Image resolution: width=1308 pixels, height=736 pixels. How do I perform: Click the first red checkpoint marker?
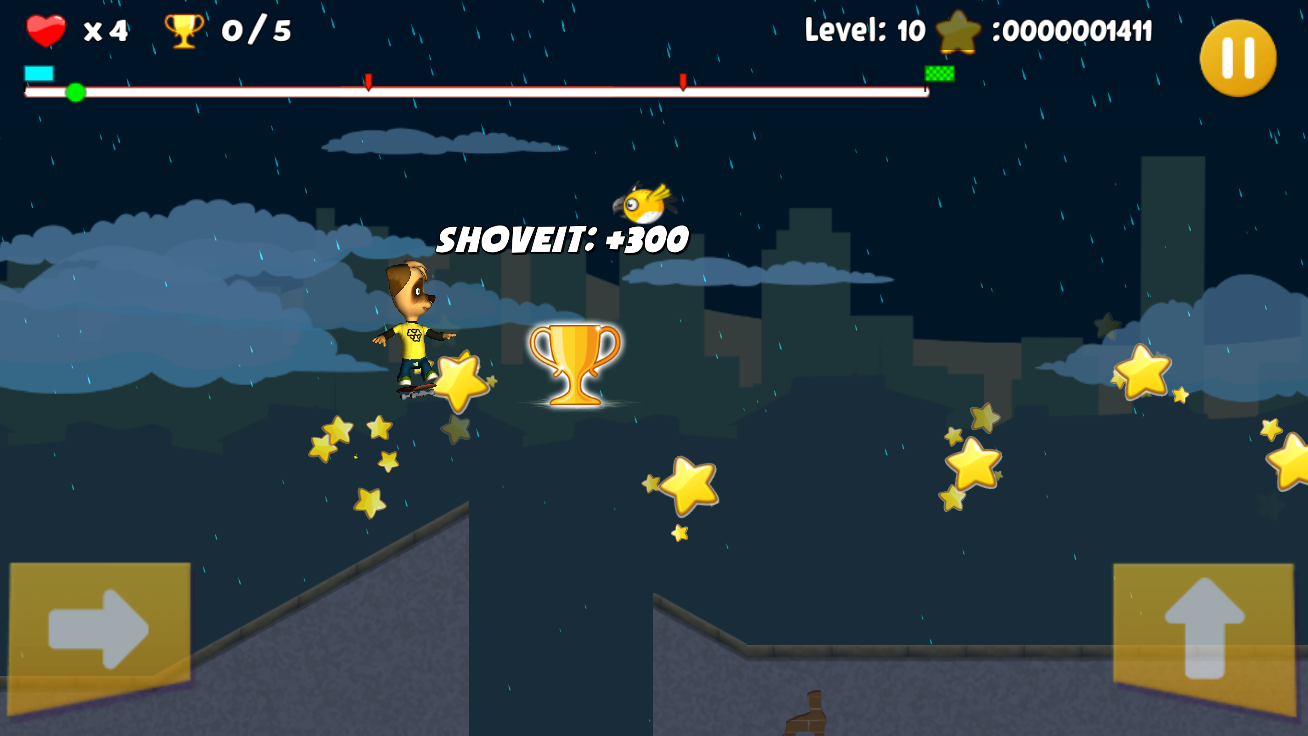pyautogui.click(x=367, y=82)
